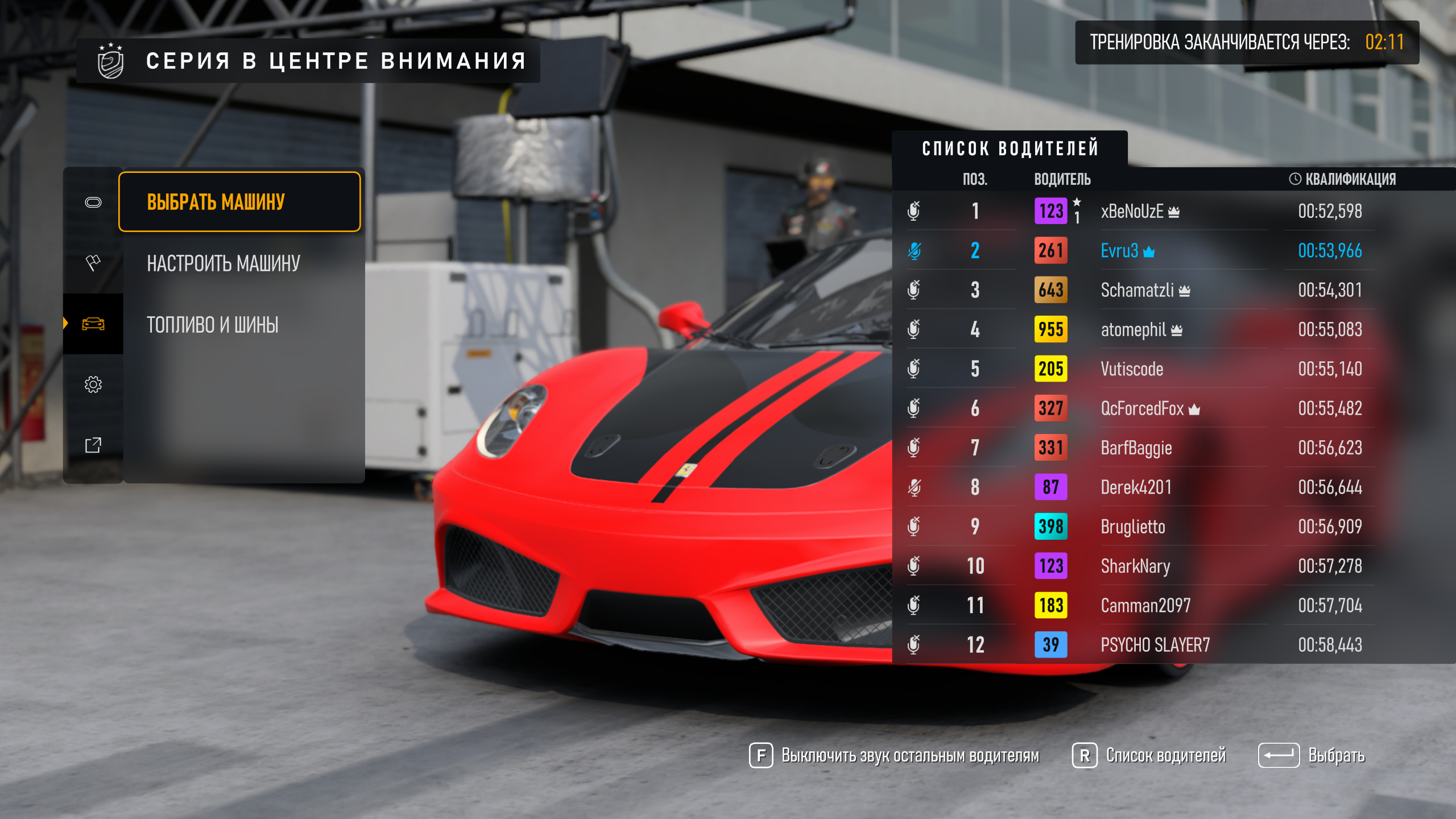1456x819 pixels.
Task: Toggle the muted mic beside Derek4201
Action: pyautogui.click(x=914, y=487)
